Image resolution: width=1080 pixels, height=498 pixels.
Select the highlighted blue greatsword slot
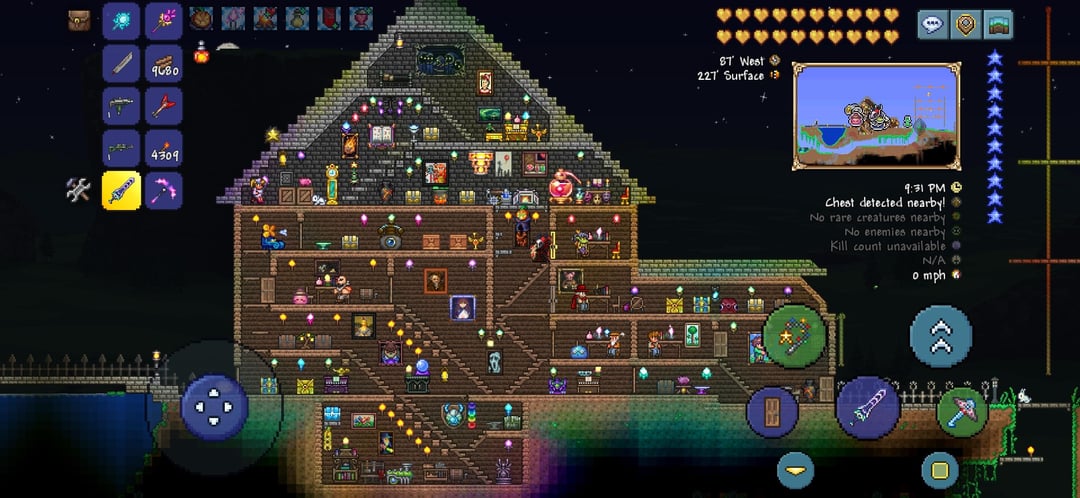point(121,190)
